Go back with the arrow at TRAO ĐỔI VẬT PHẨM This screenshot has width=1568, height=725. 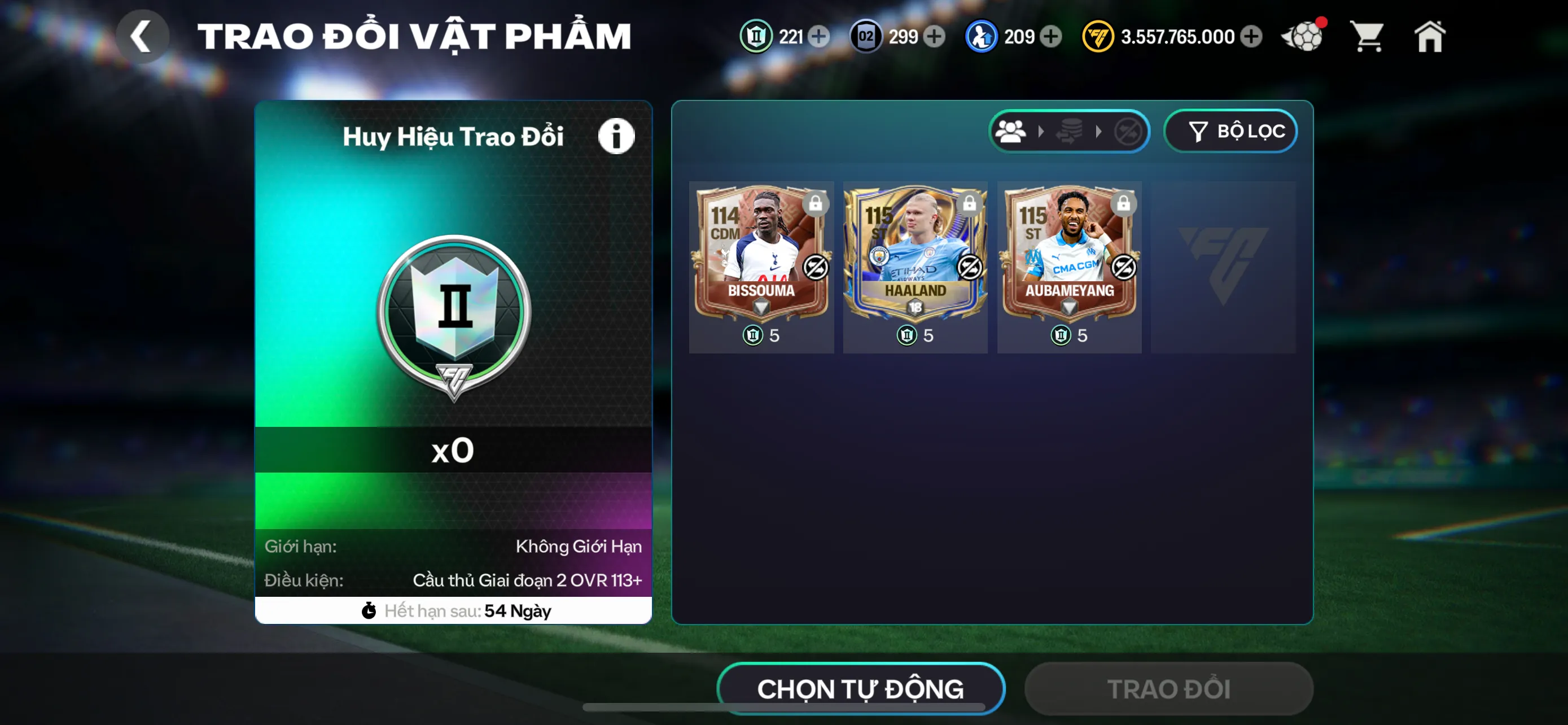[142, 37]
